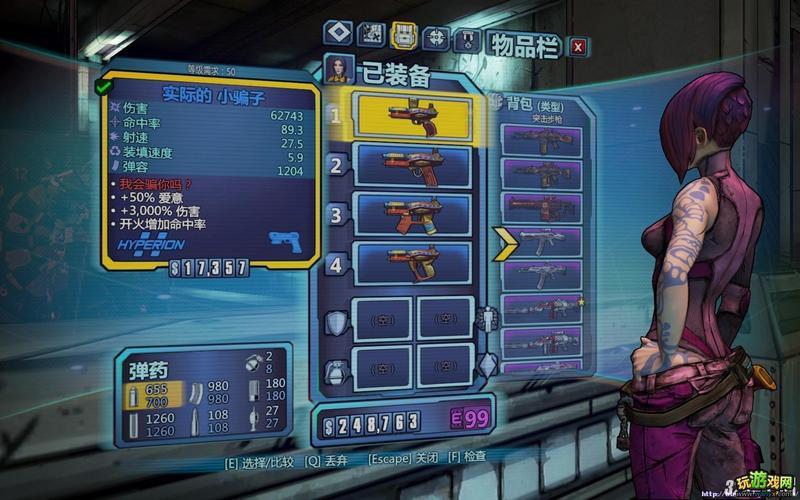Select the first assault rifle in the backpack
The height and width of the screenshot is (500, 800).
541,142
